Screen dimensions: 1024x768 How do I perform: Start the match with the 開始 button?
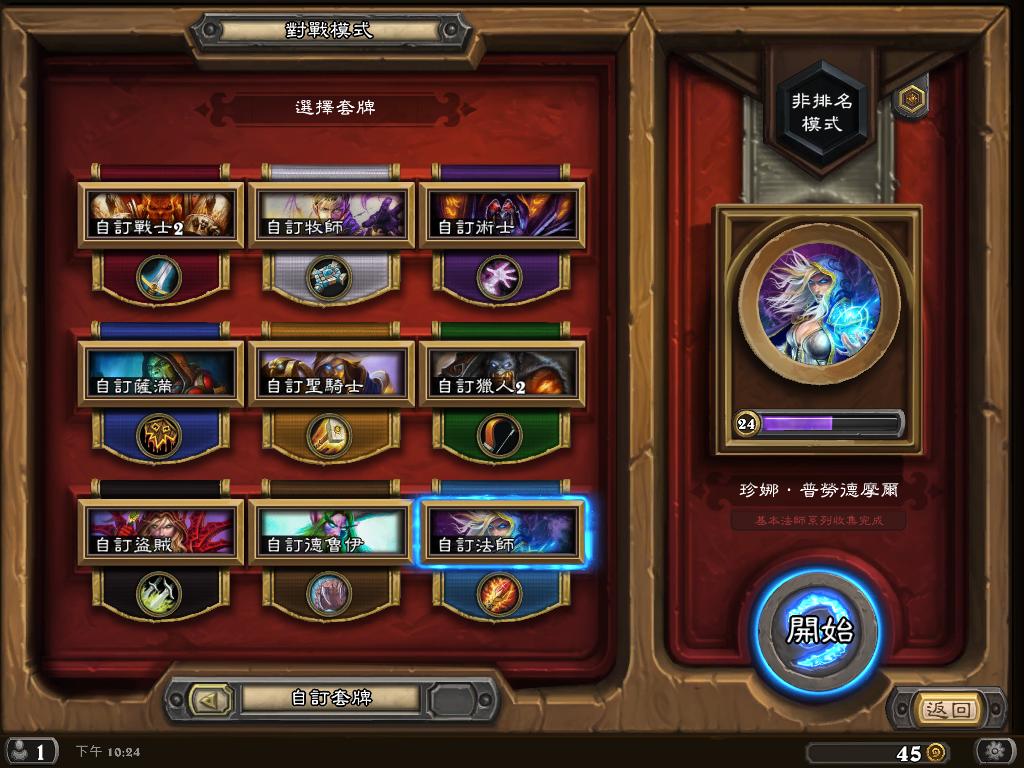click(818, 631)
